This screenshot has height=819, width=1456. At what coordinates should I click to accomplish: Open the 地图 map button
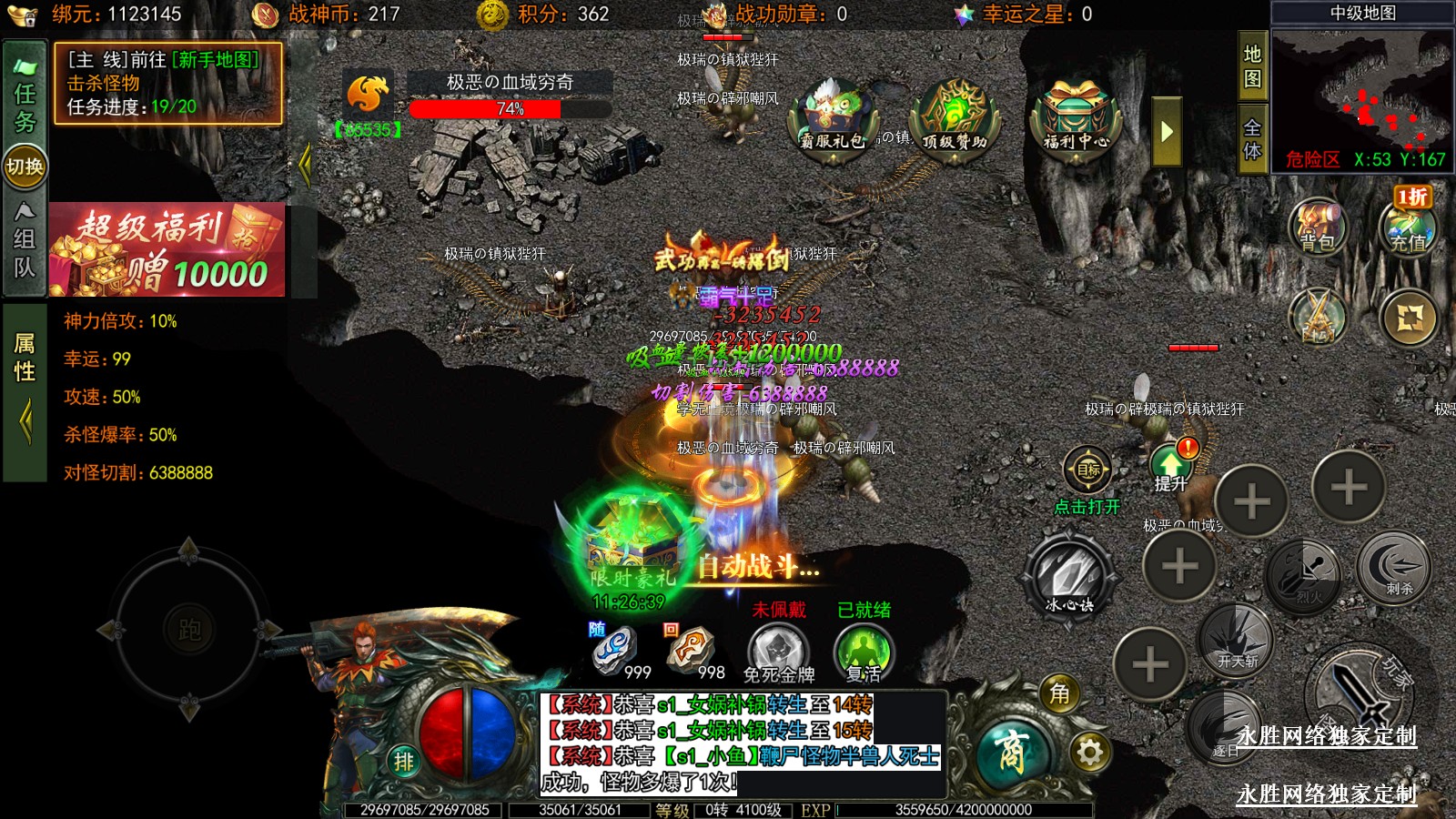(1252, 66)
